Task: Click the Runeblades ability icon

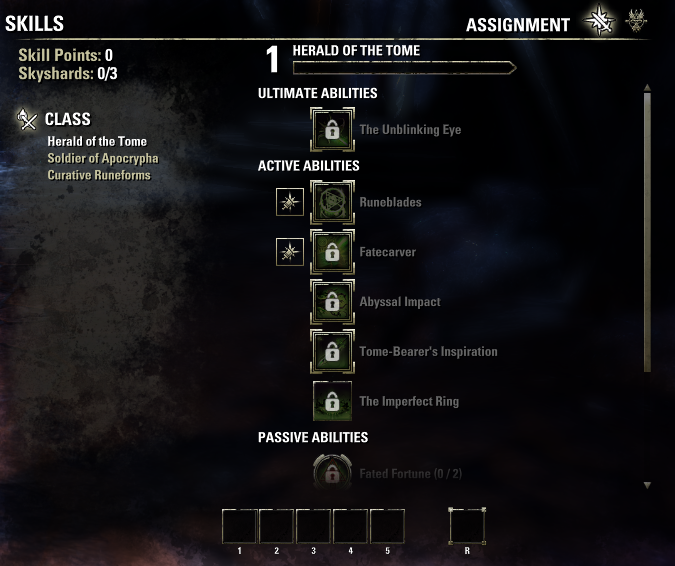Action: point(332,202)
